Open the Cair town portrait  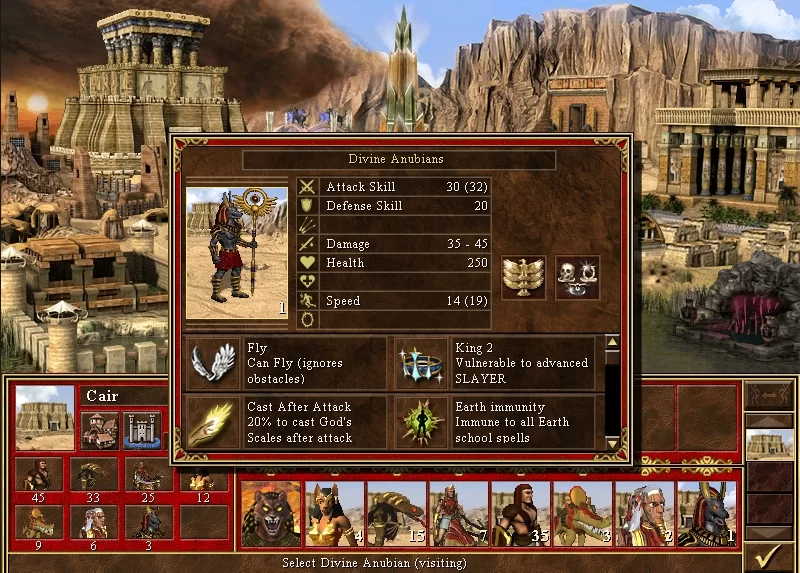tap(45, 417)
